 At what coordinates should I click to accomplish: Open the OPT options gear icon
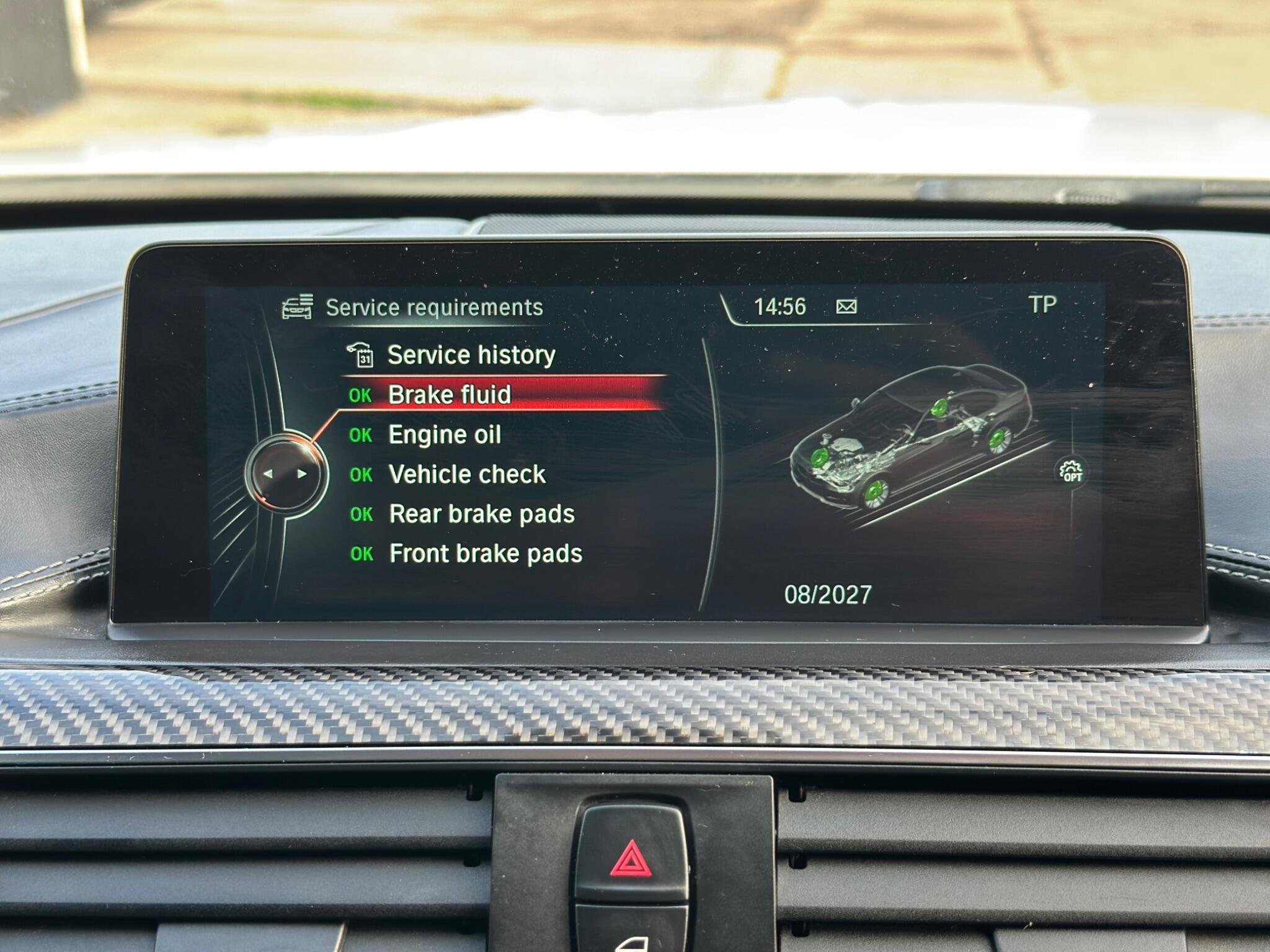[x=1071, y=472]
